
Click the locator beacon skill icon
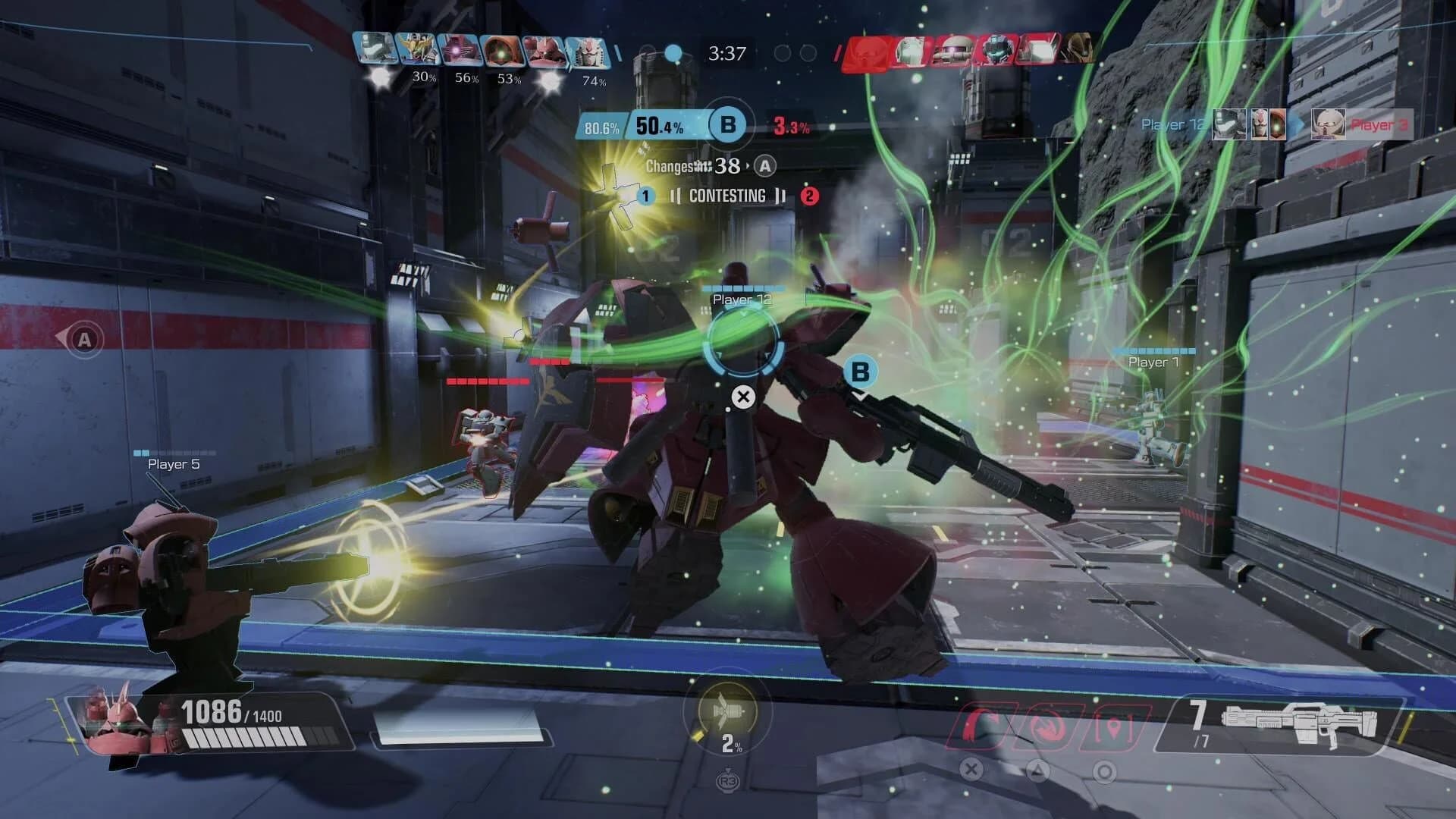click(x=1114, y=728)
